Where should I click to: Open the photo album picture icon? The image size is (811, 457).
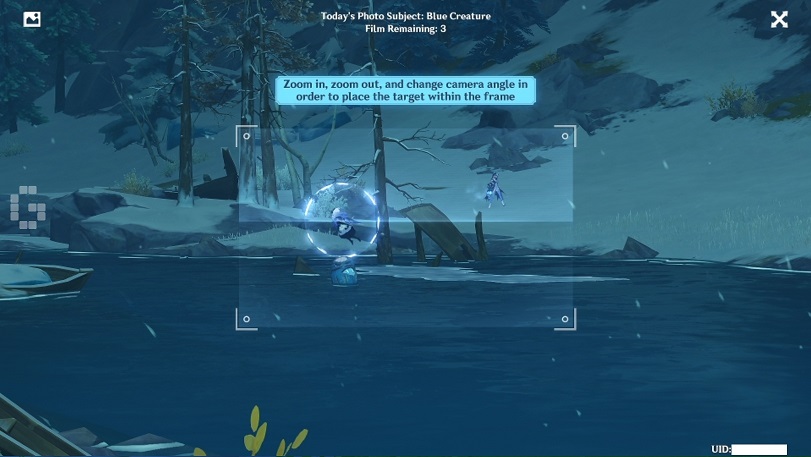[32, 19]
